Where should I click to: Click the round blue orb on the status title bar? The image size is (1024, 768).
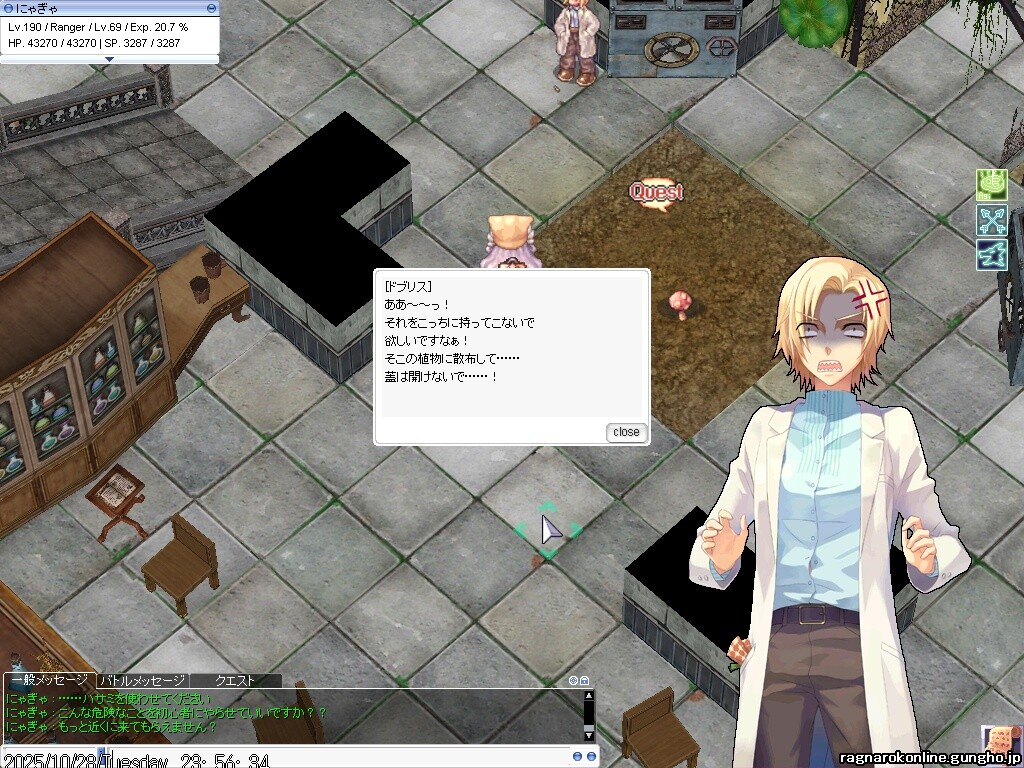(8, 8)
